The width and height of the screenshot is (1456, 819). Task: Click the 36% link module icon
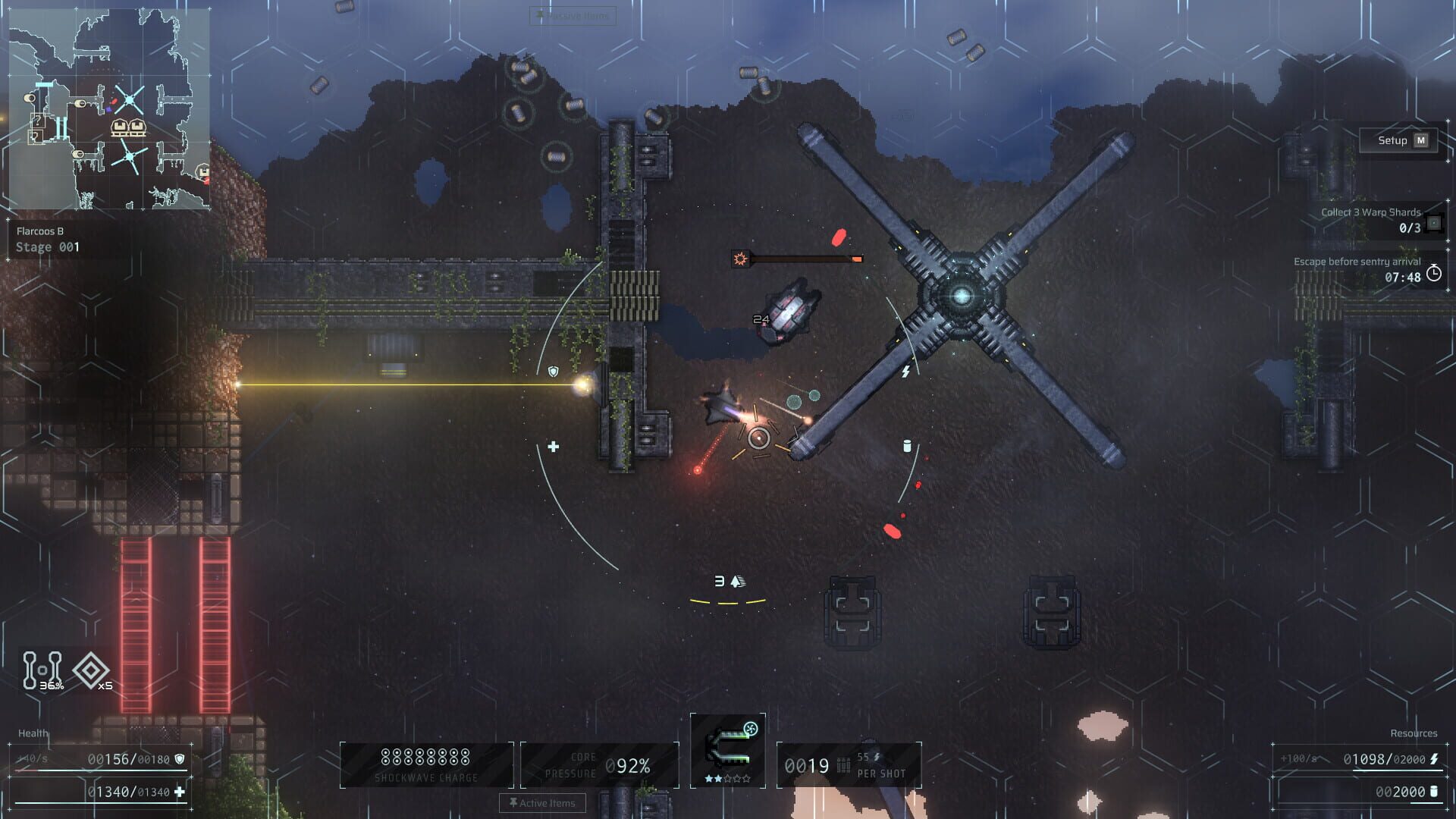[x=42, y=670]
